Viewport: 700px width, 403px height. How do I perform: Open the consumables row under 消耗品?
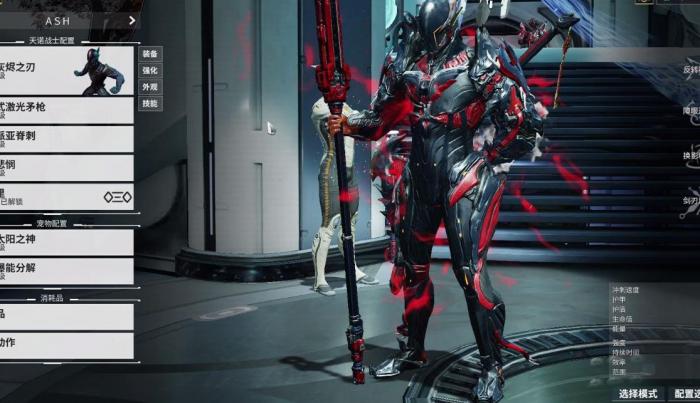coord(66,316)
